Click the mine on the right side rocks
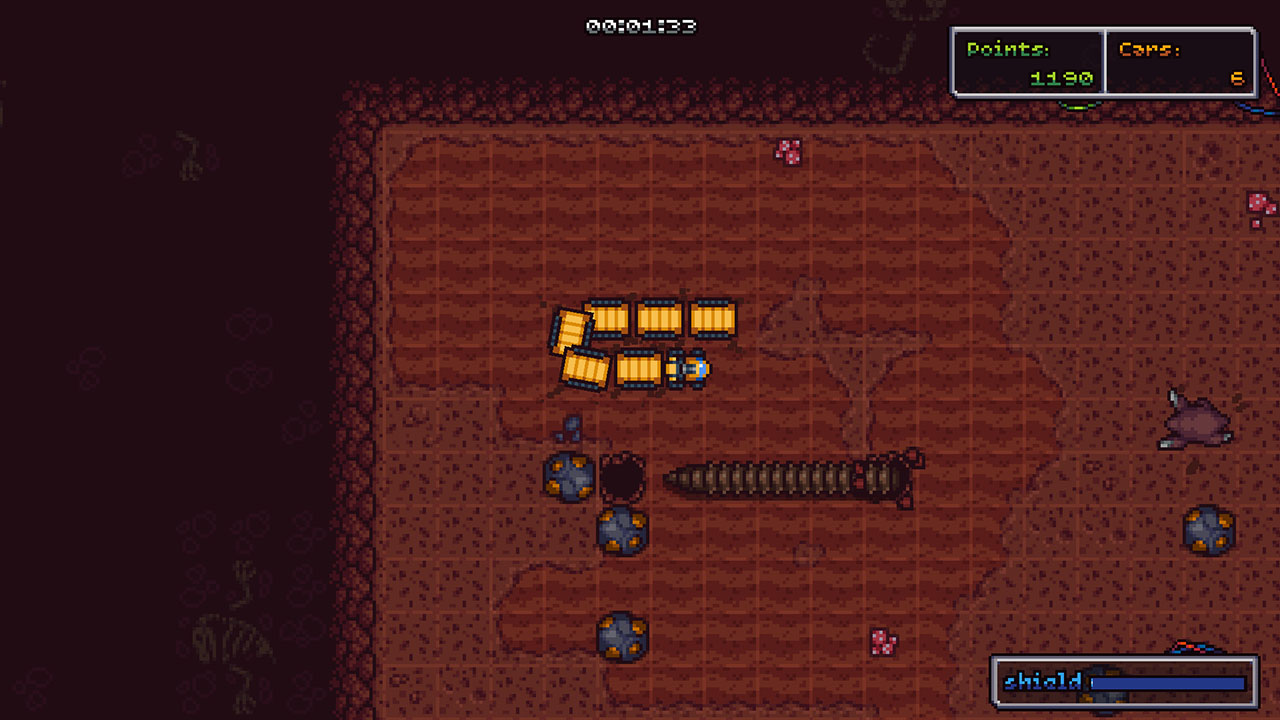The image size is (1280, 720). (x=1211, y=528)
